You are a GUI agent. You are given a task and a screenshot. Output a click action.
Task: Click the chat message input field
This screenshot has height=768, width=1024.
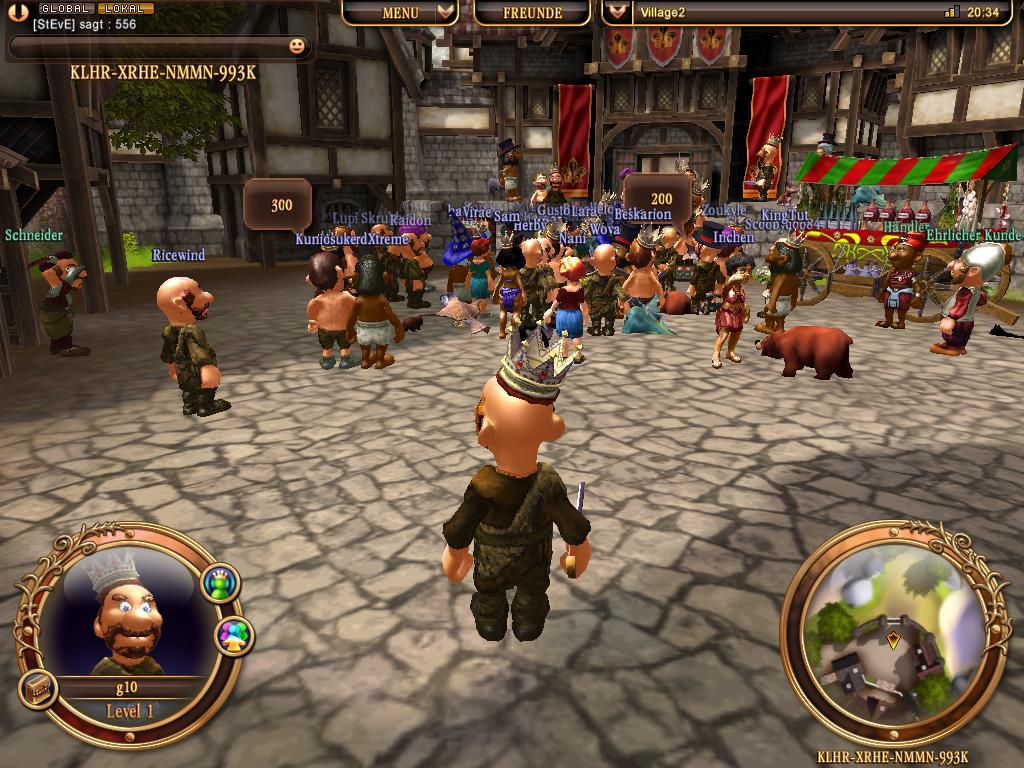(150, 46)
